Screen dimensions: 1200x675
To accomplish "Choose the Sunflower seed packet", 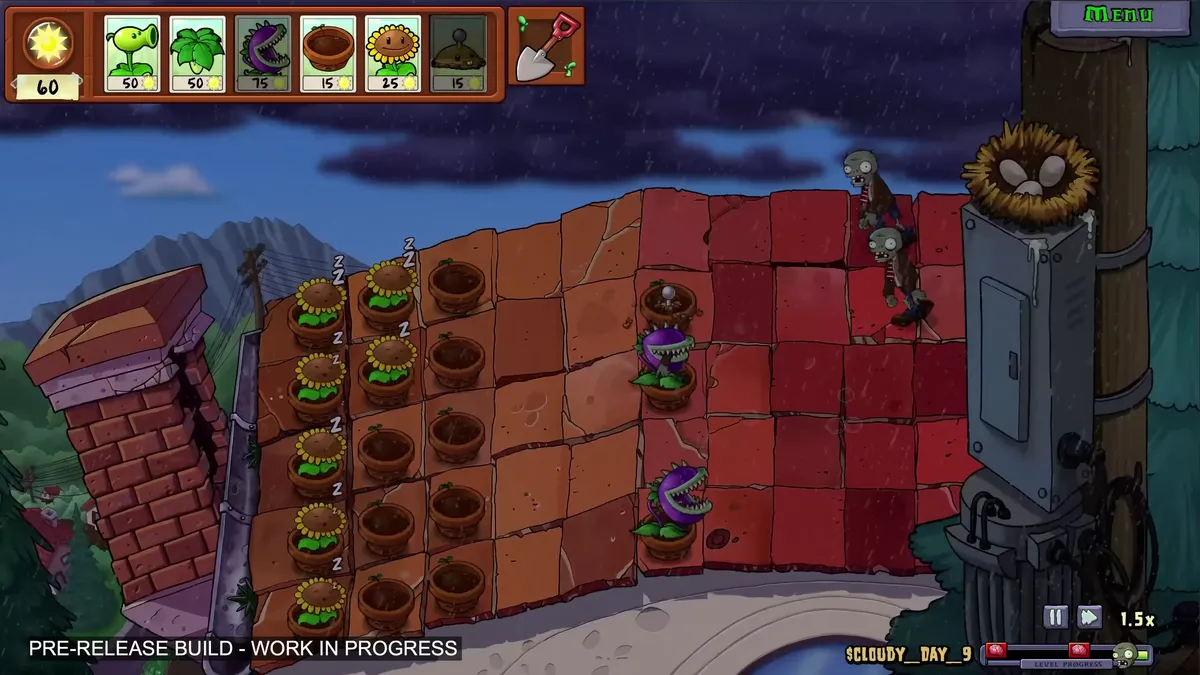I will click(393, 53).
